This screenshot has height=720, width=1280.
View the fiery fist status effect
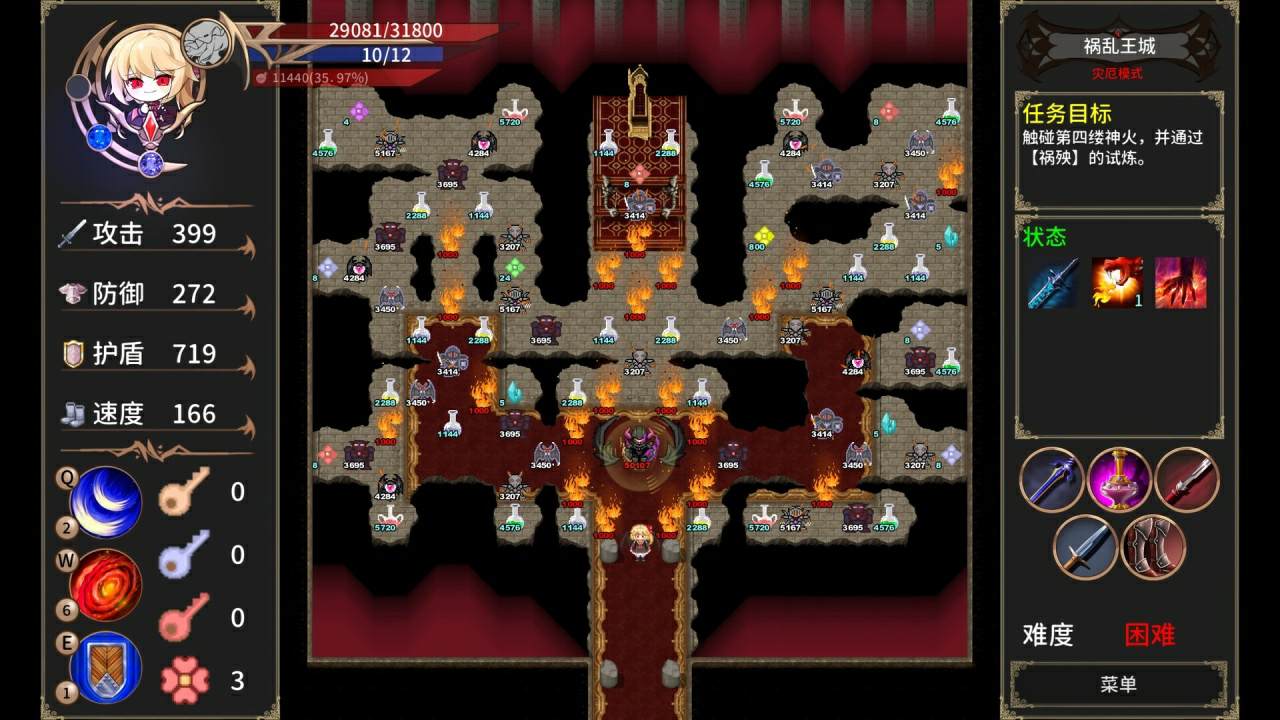click(1117, 283)
